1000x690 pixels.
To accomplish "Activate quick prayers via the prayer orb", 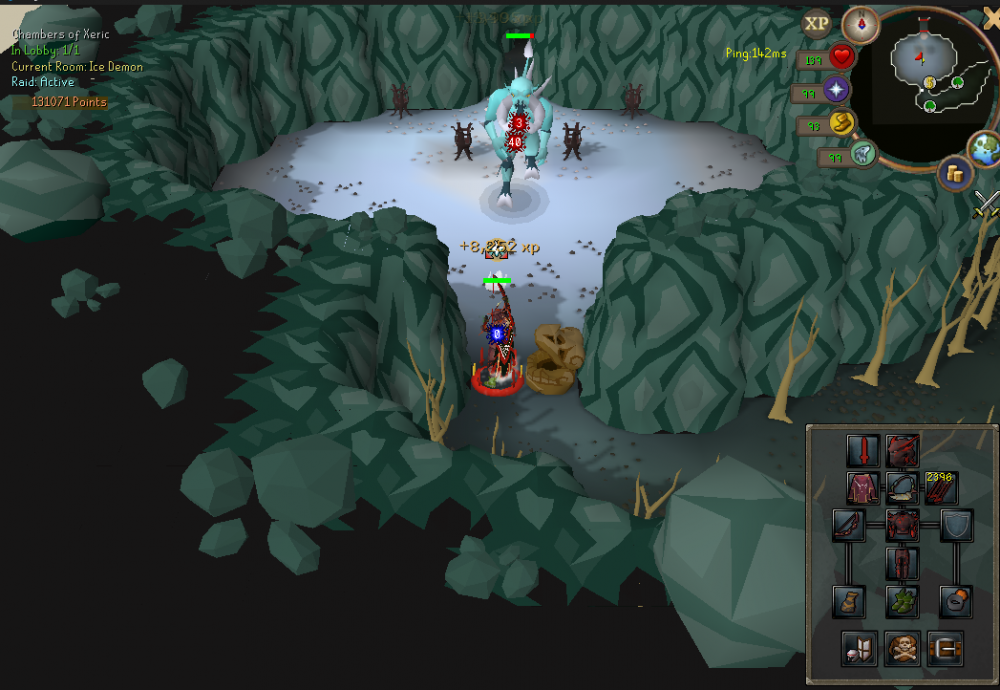I will [836, 91].
